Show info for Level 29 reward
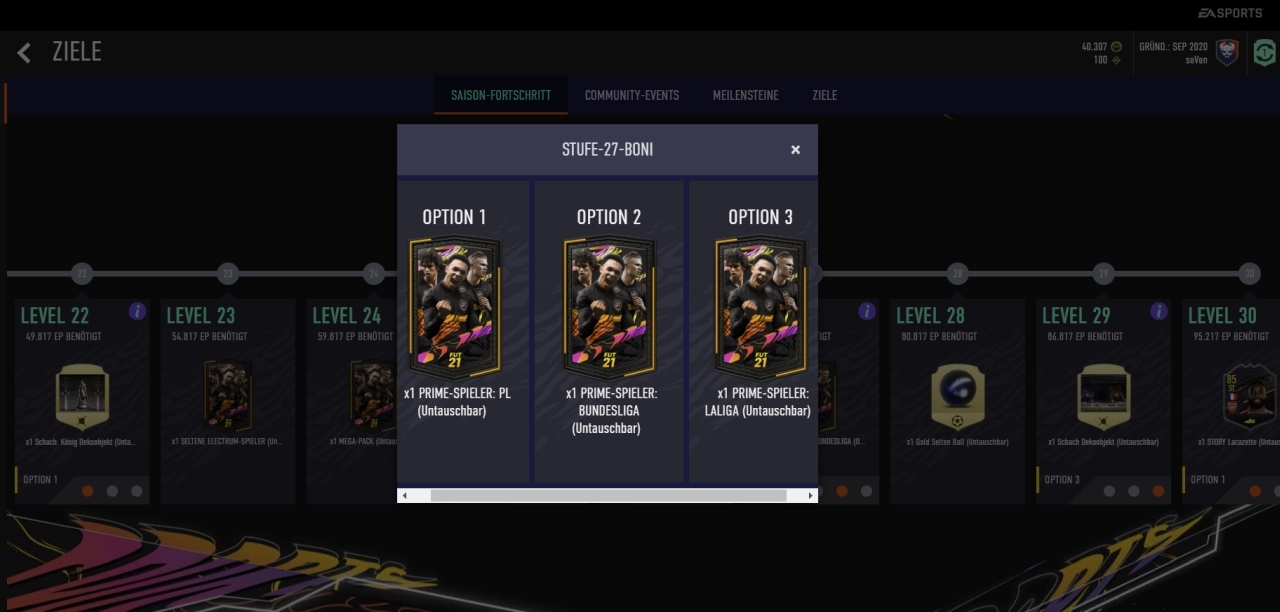Screen dimensions: 1280x612 tap(1158, 311)
